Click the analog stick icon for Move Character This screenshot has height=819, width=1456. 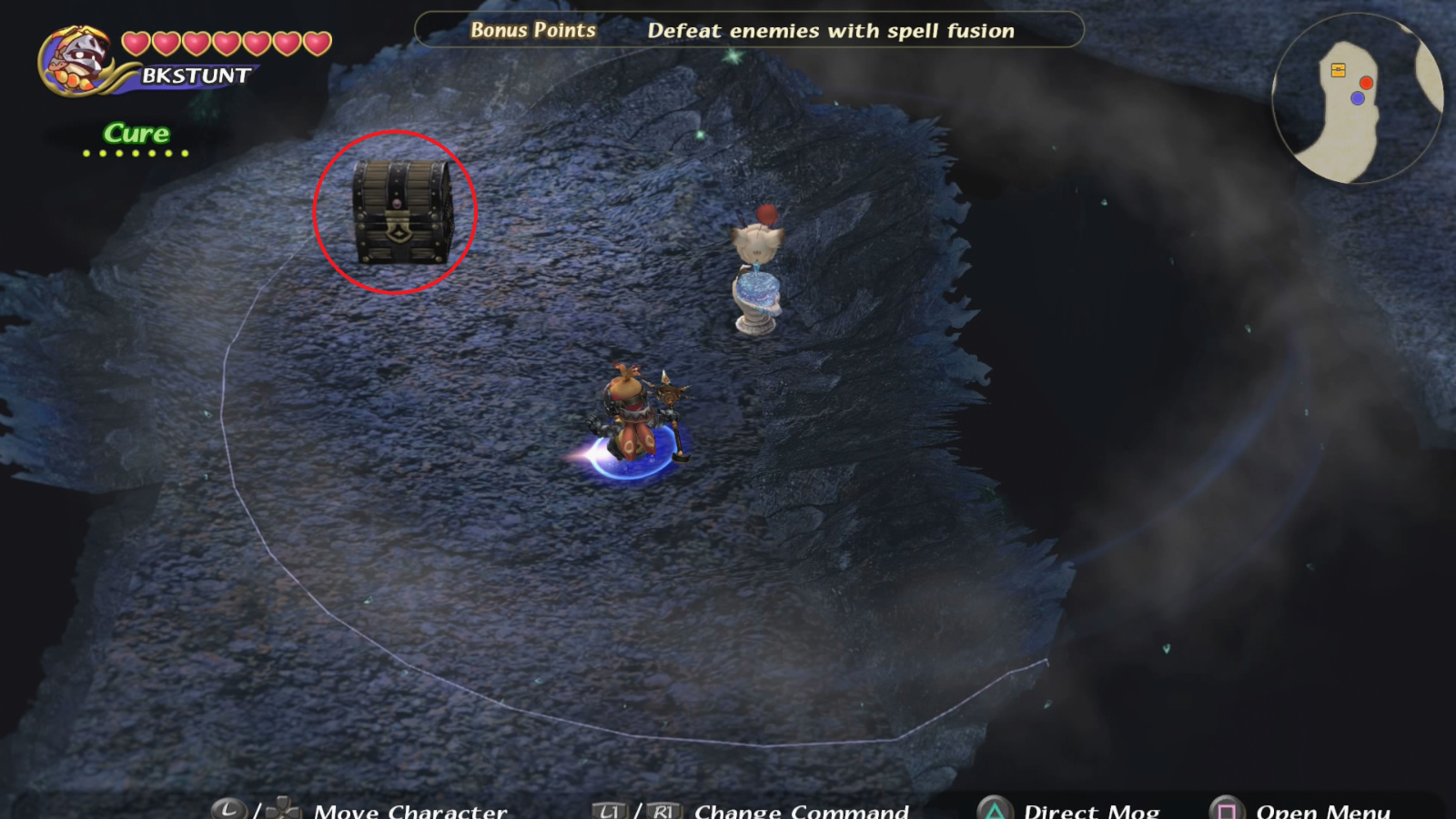pyautogui.click(x=229, y=806)
